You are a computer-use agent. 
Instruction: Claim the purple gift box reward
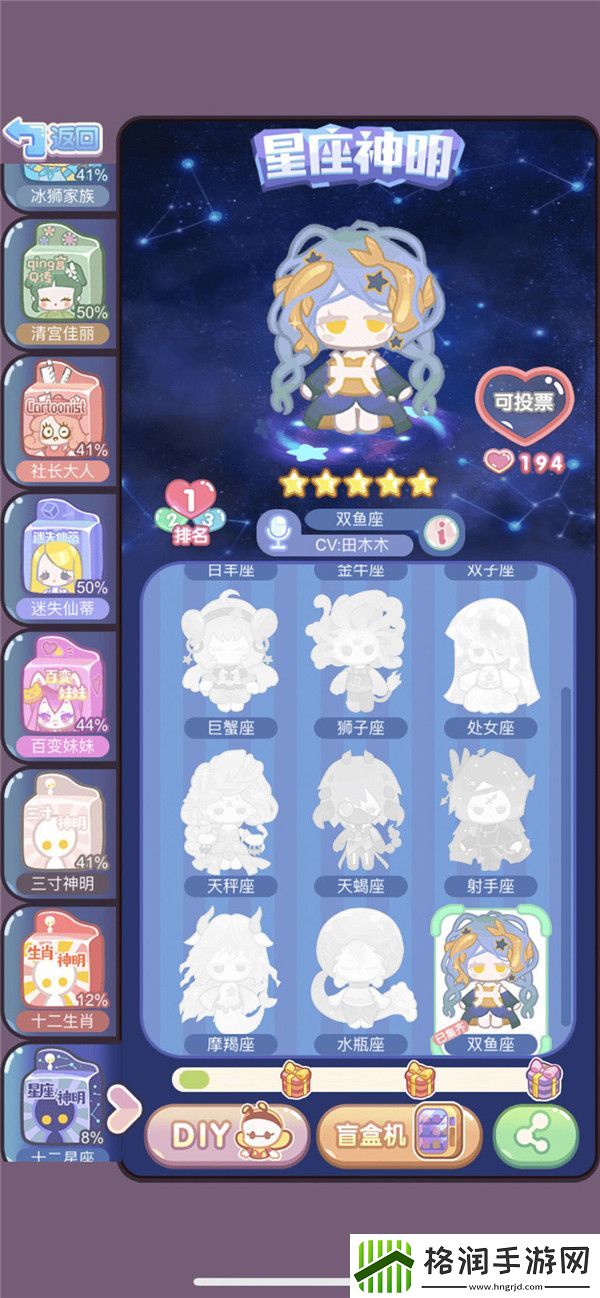click(543, 1078)
